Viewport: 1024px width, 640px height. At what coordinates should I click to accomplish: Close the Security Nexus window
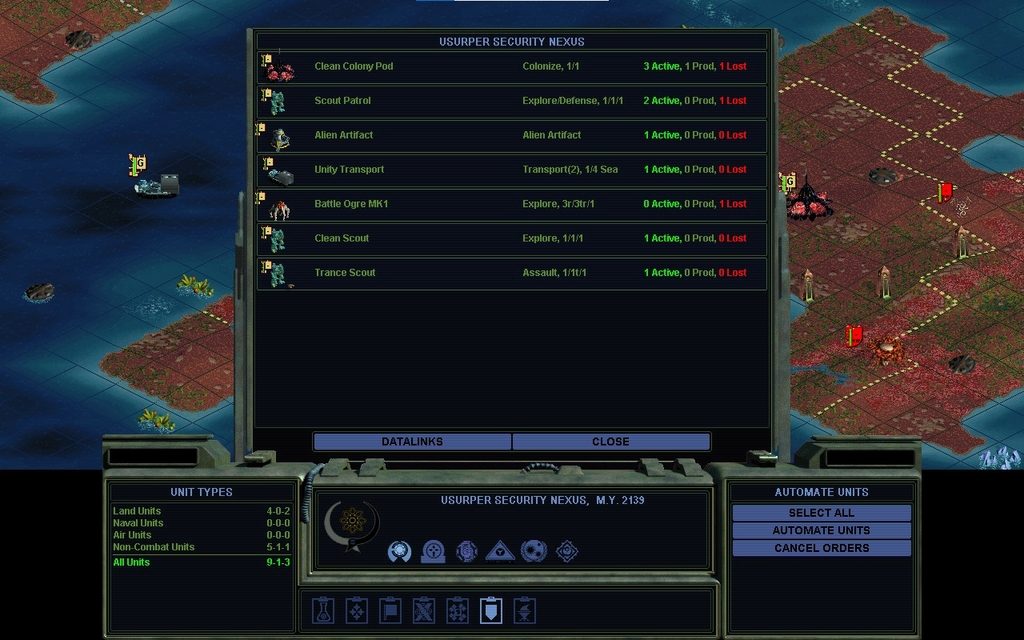point(611,442)
